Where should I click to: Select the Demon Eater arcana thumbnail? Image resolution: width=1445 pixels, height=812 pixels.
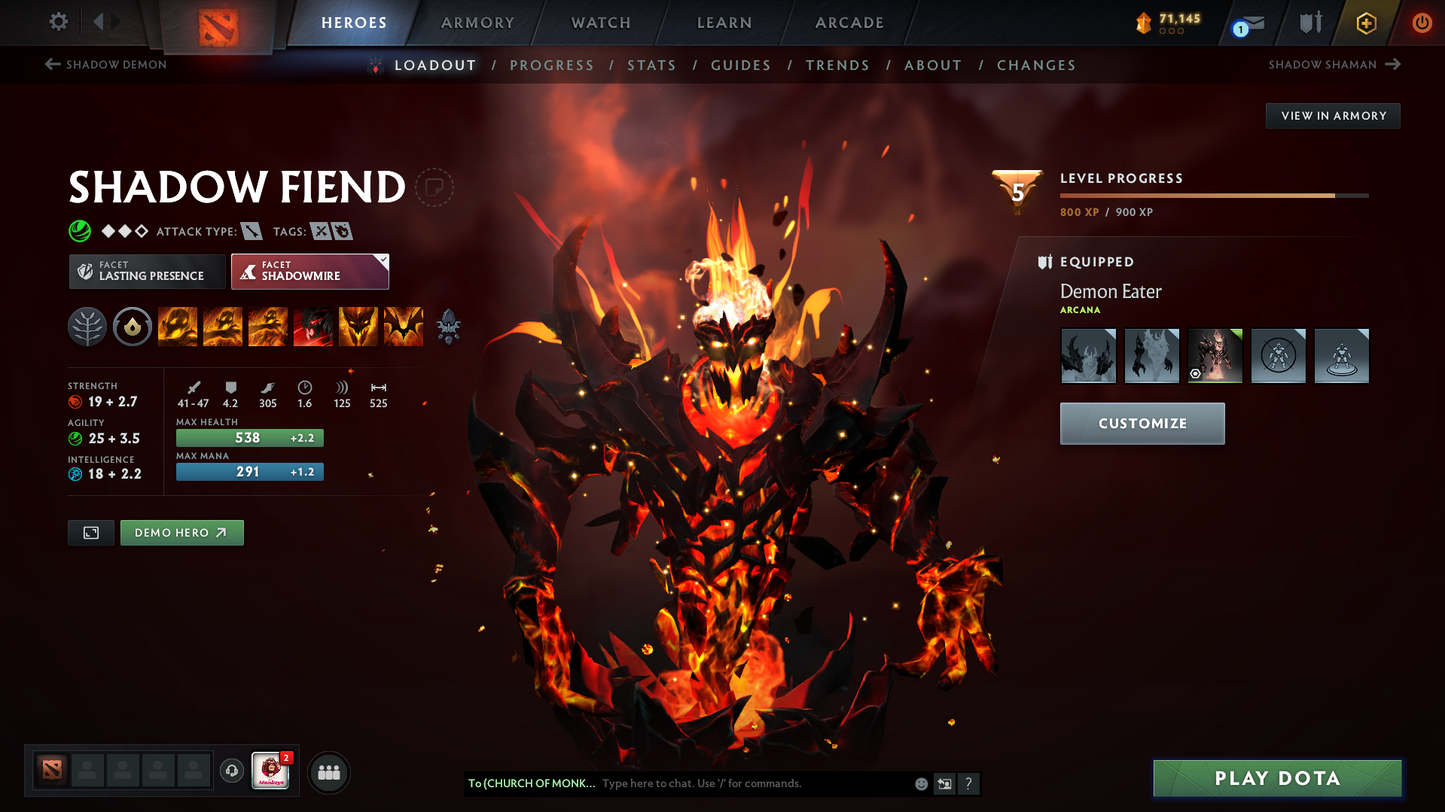pos(1215,355)
